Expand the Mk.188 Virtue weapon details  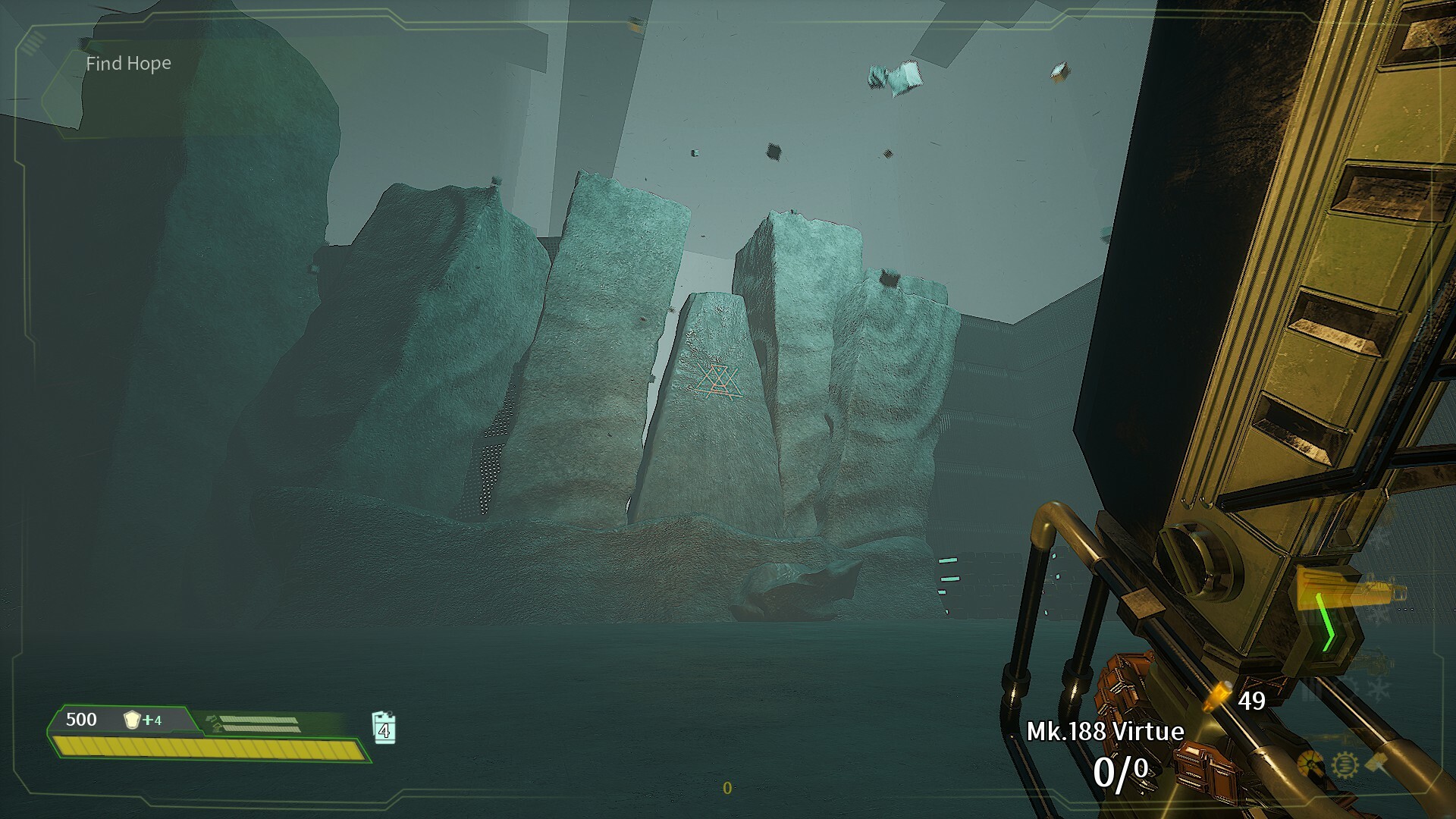click(x=1106, y=730)
